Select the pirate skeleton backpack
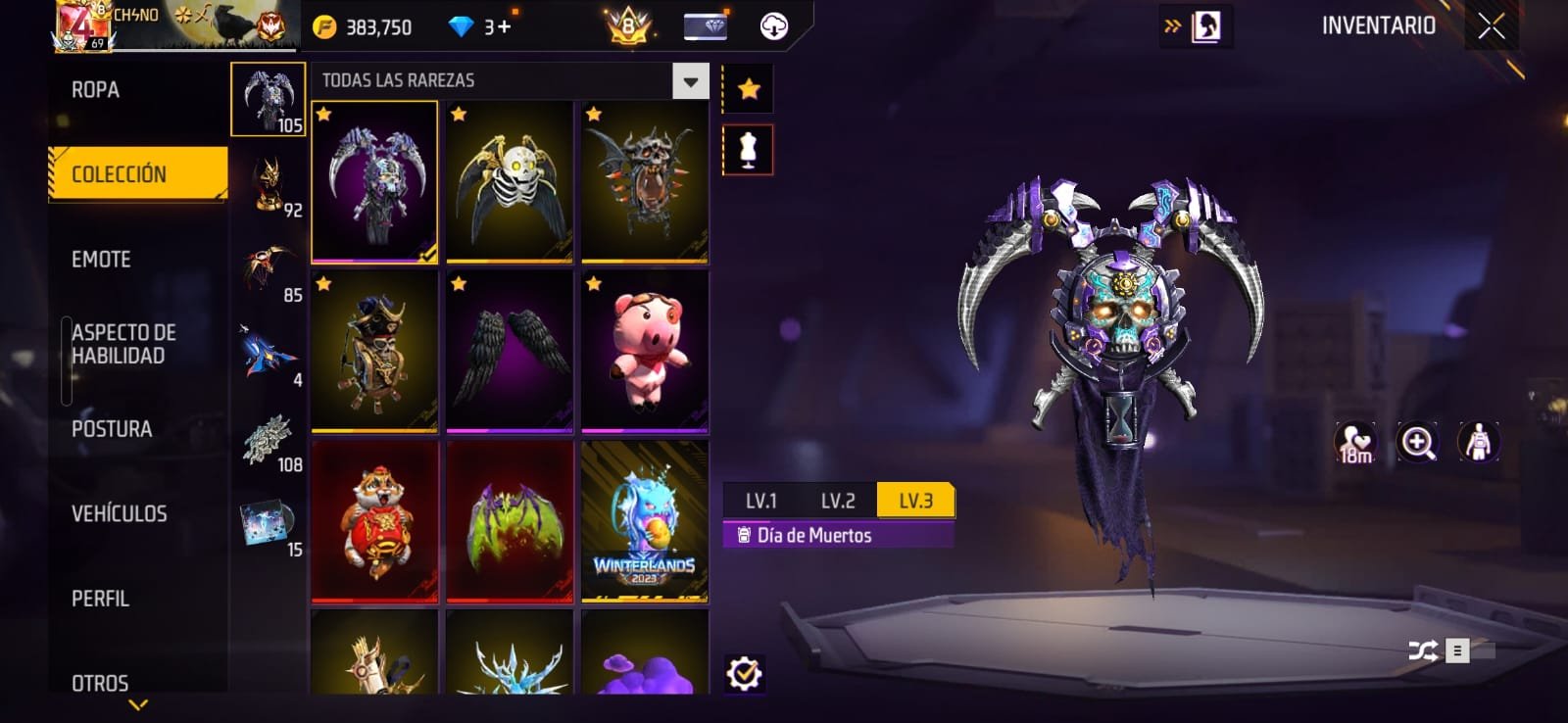Image resolution: width=1568 pixels, height=723 pixels. pos(374,350)
